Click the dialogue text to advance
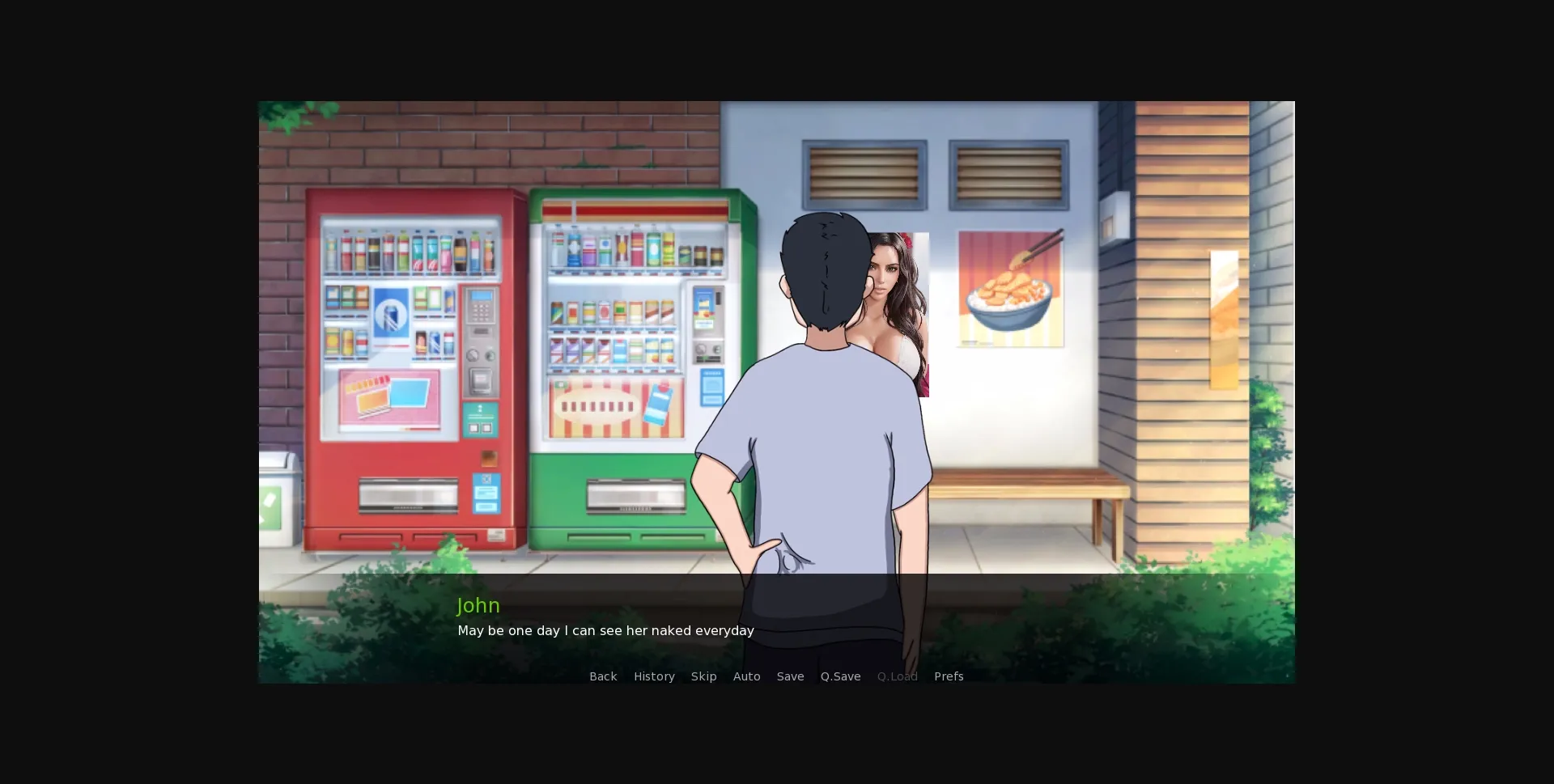The height and width of the screenshot is (784, 1554). point(605,630)
